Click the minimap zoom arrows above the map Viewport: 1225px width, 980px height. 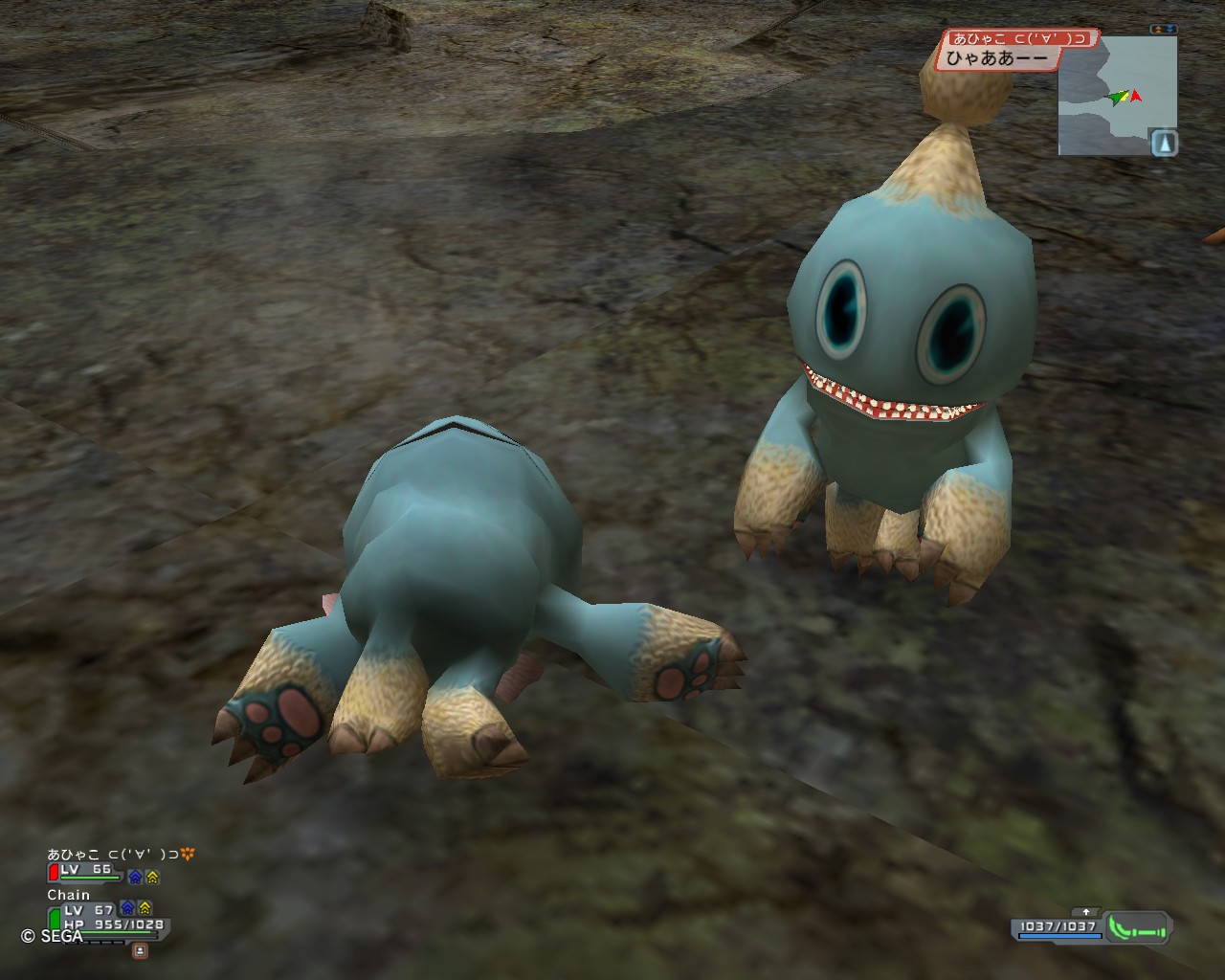click(x=1164, y=30)
